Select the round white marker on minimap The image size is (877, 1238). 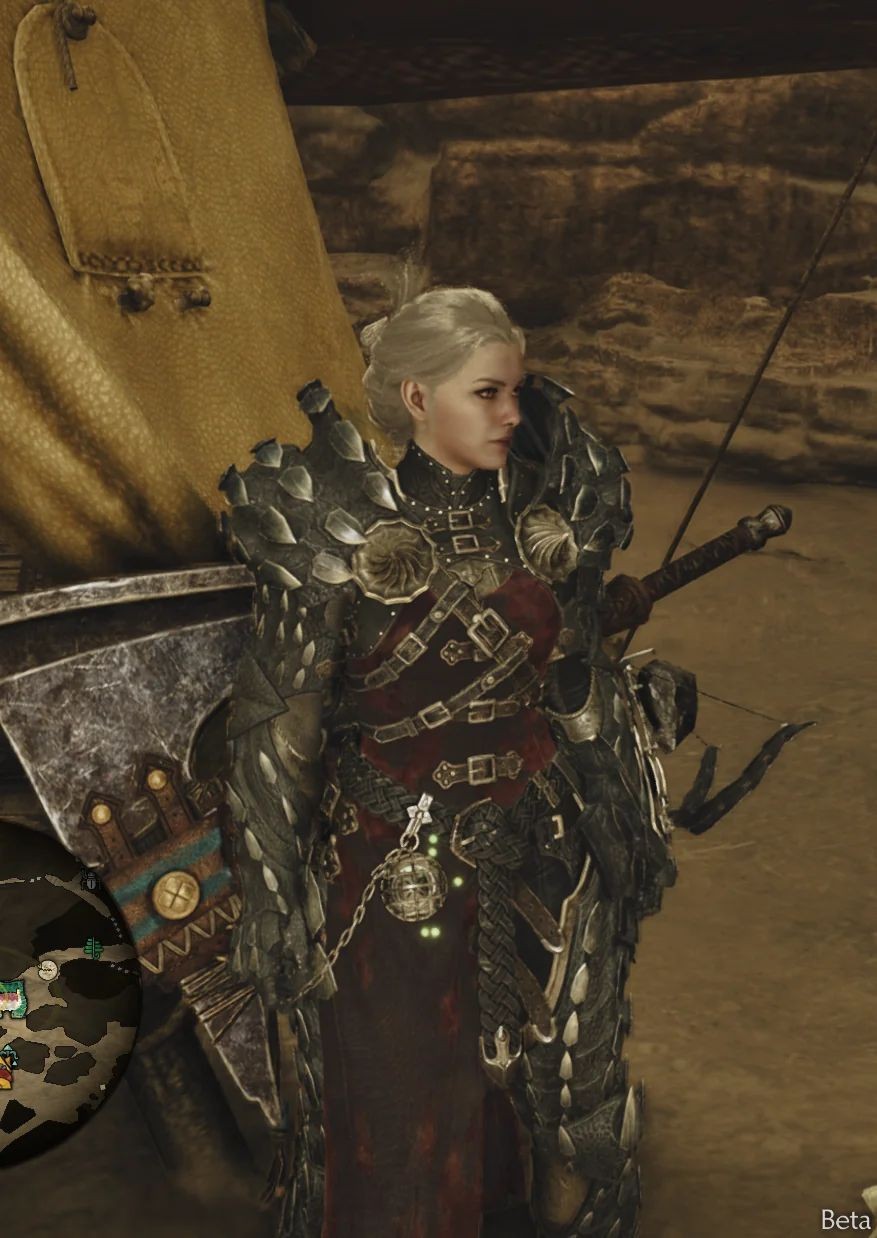(x=47, y=969)
